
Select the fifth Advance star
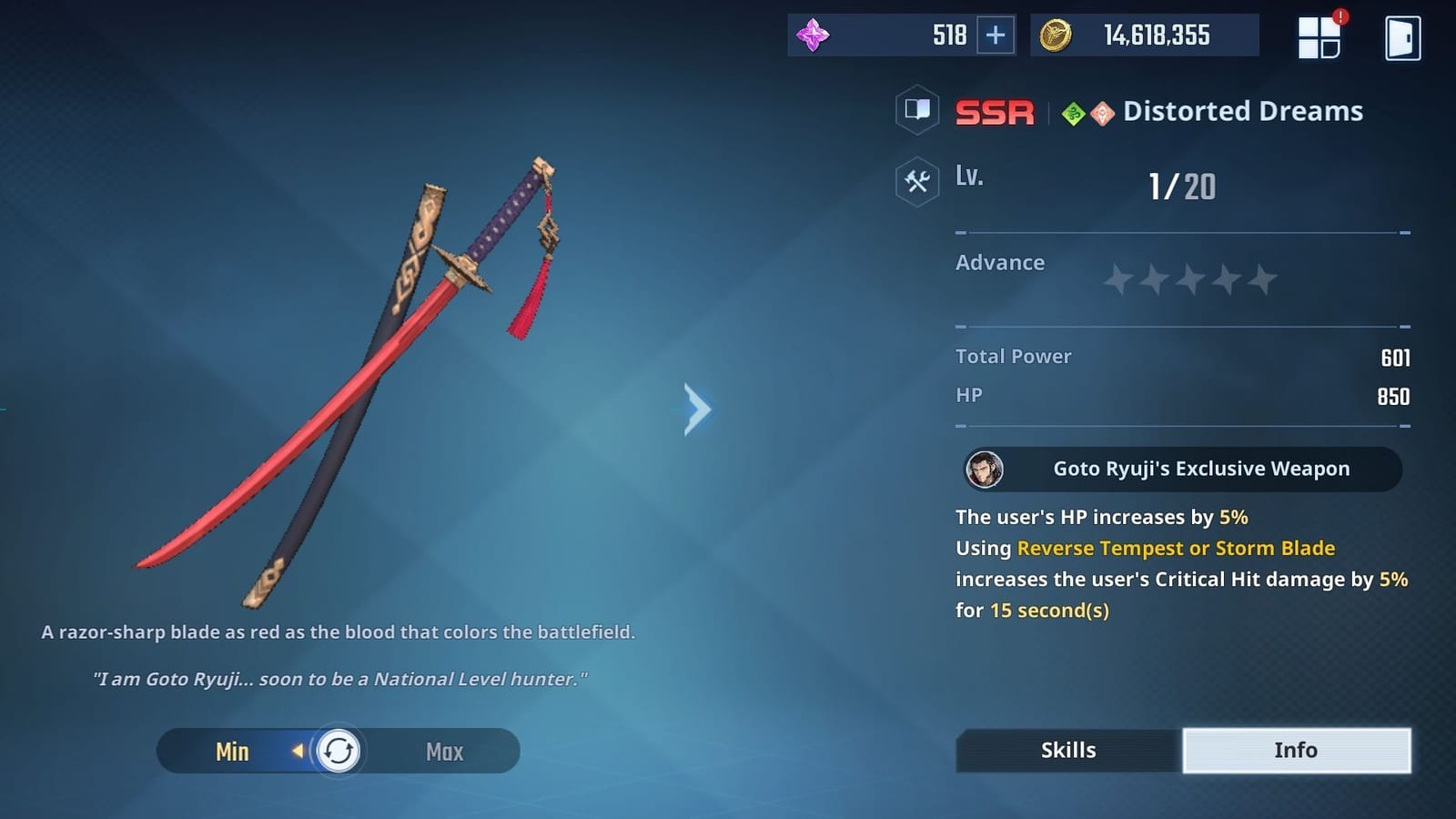1264,279
